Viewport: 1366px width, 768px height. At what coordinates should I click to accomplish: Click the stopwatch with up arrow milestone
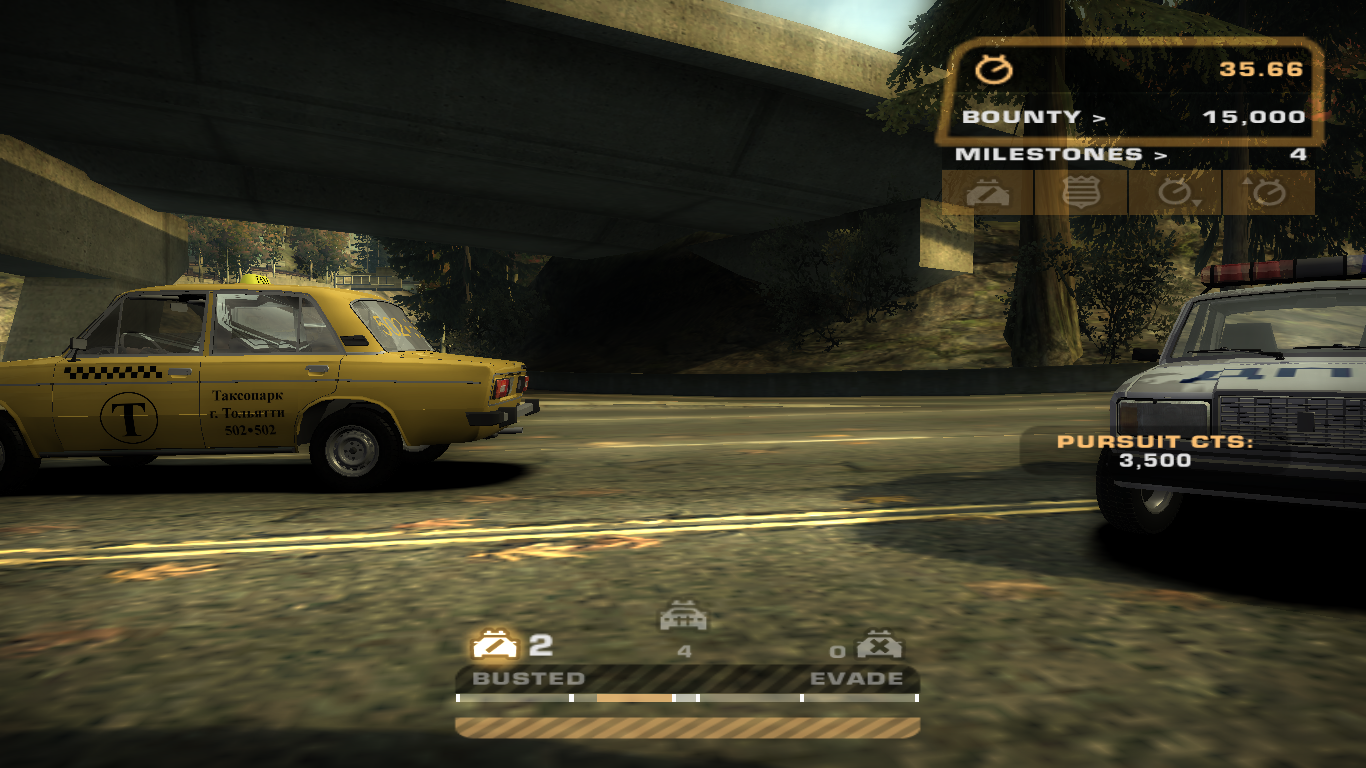click(x=1268, y=192)
